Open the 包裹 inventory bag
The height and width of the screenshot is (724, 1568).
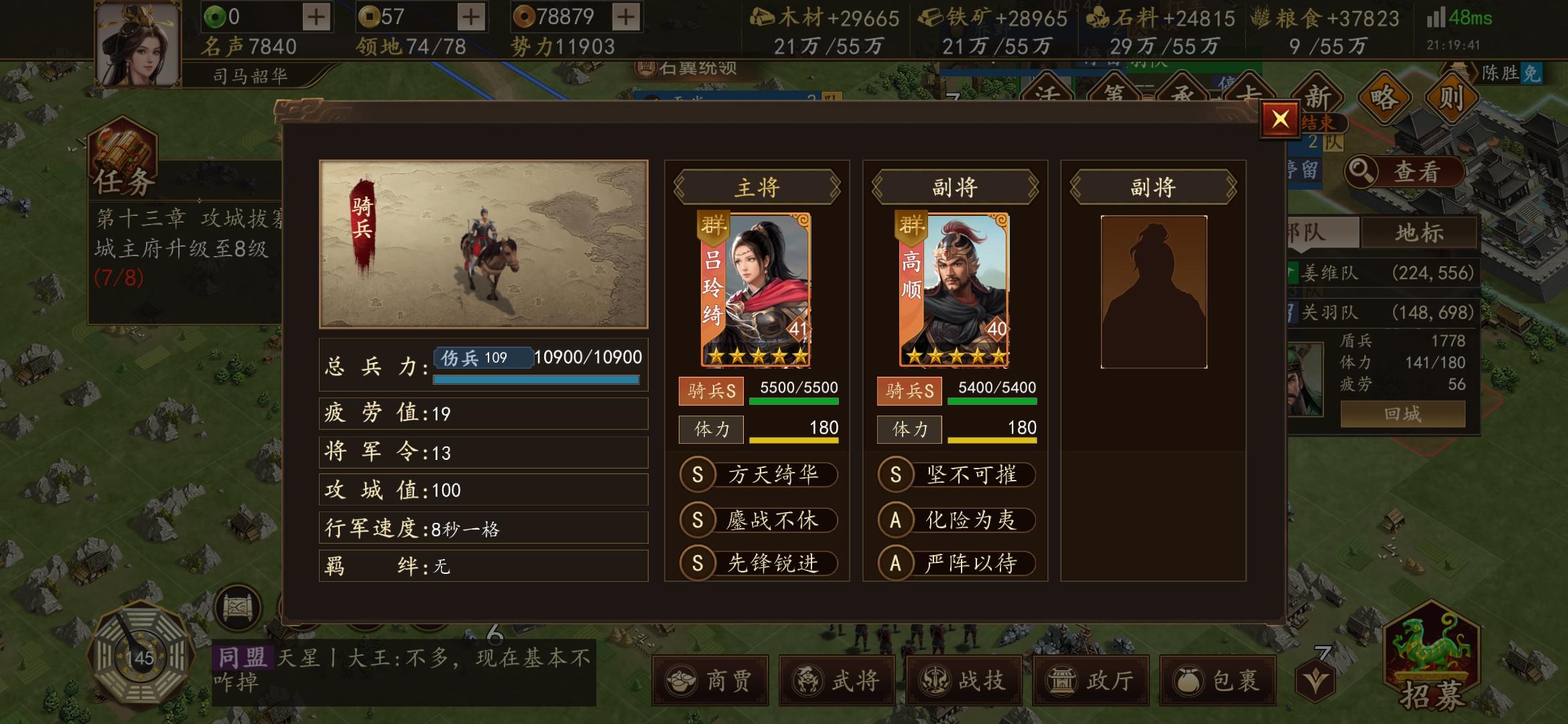tap(1218, 681)
